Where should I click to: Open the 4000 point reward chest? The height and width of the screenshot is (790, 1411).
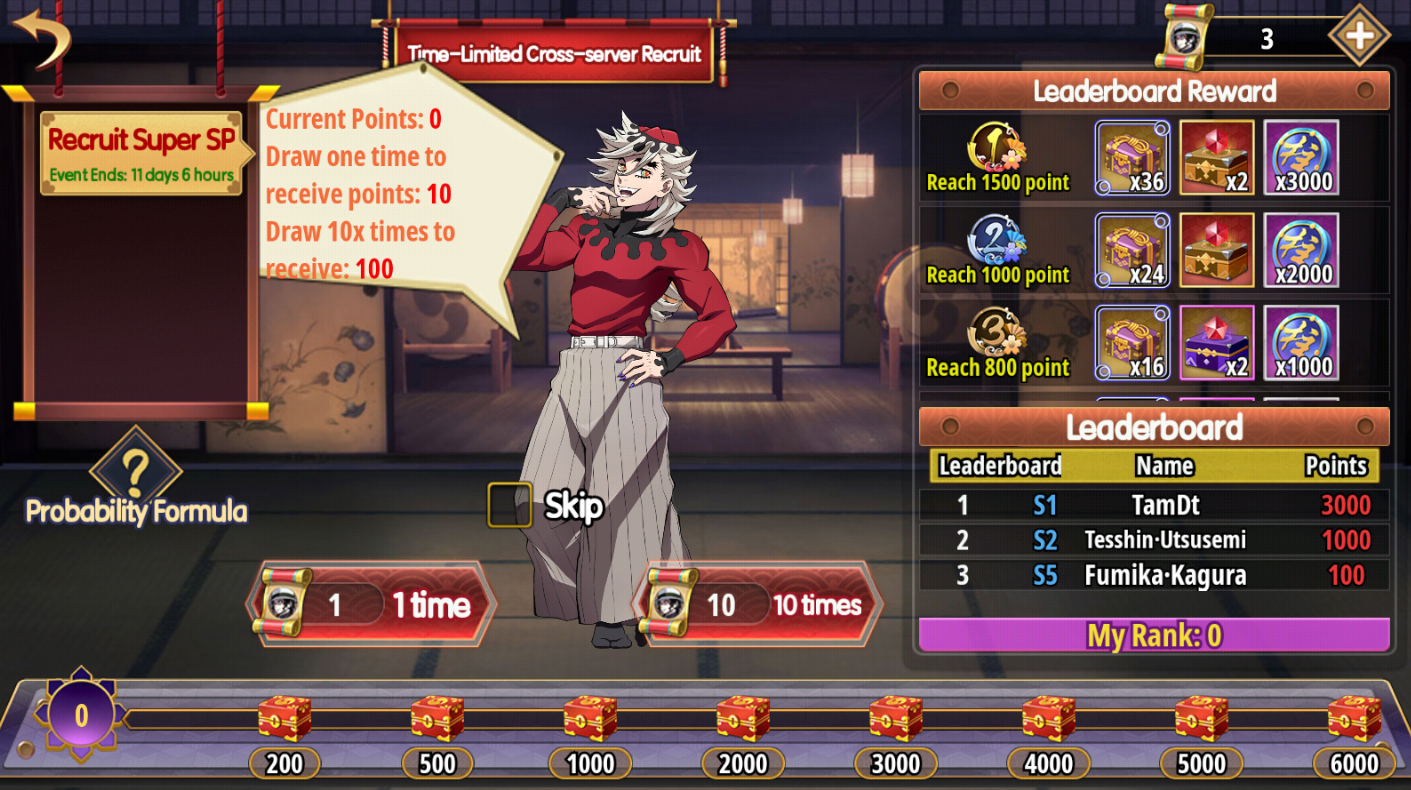pos(1049,718)
